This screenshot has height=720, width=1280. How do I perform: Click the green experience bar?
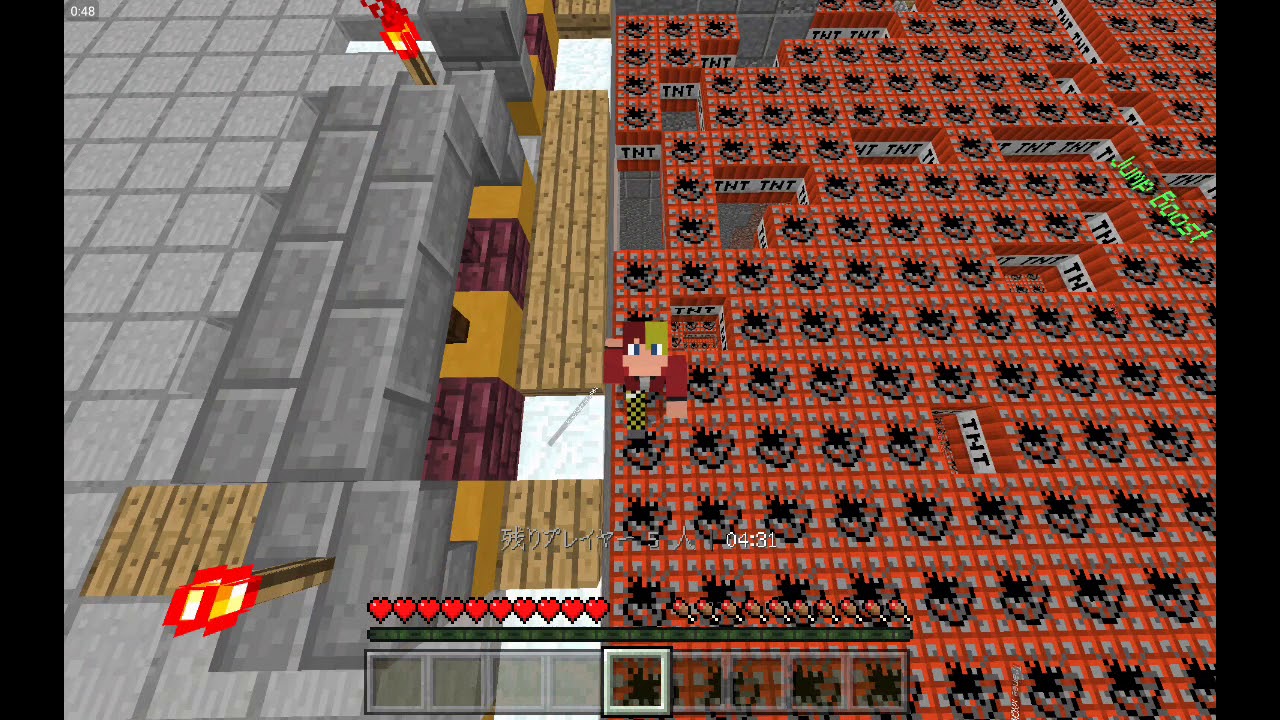point(640,633)
